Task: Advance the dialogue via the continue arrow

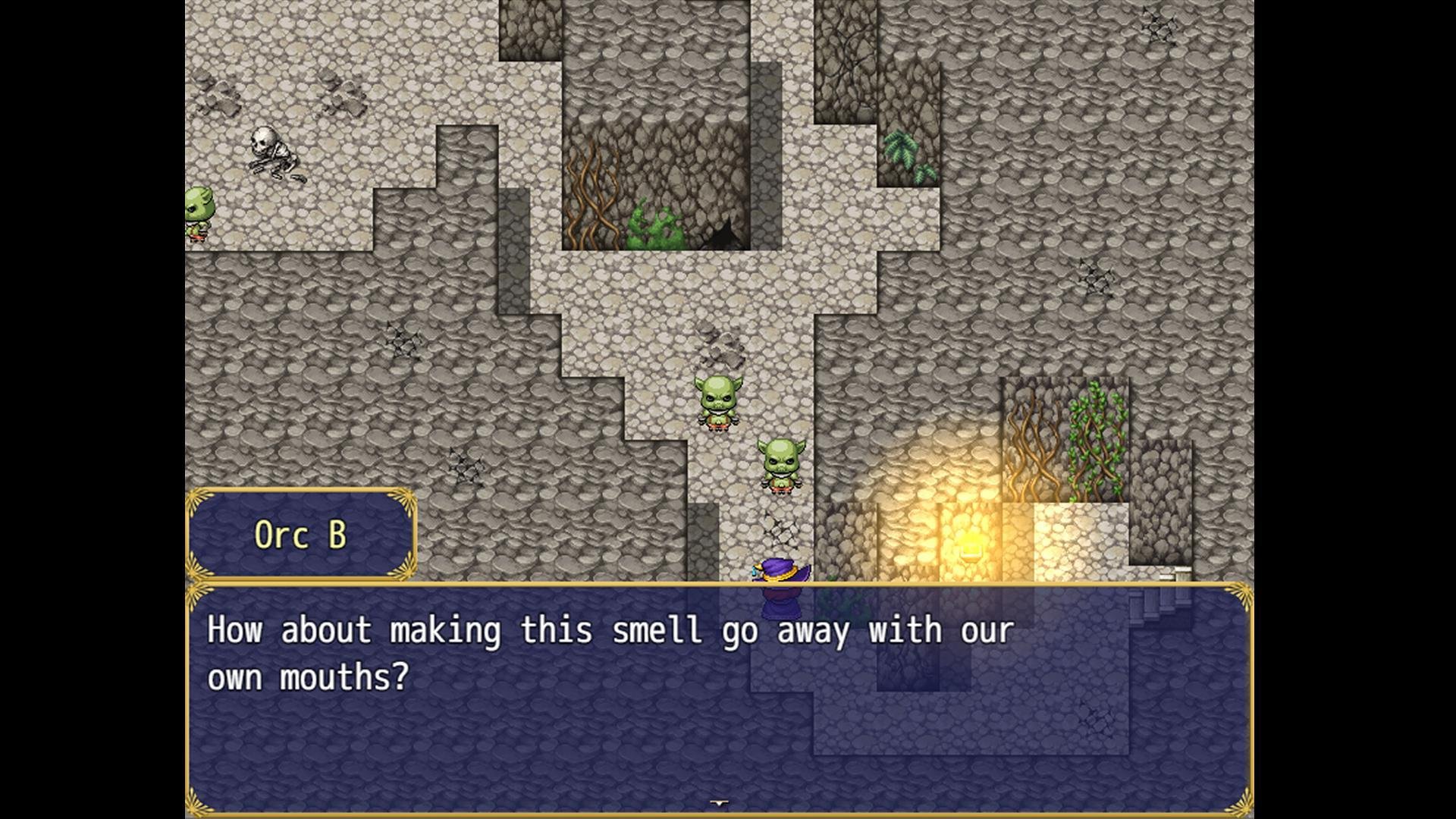Action: [x=719, y=803]
